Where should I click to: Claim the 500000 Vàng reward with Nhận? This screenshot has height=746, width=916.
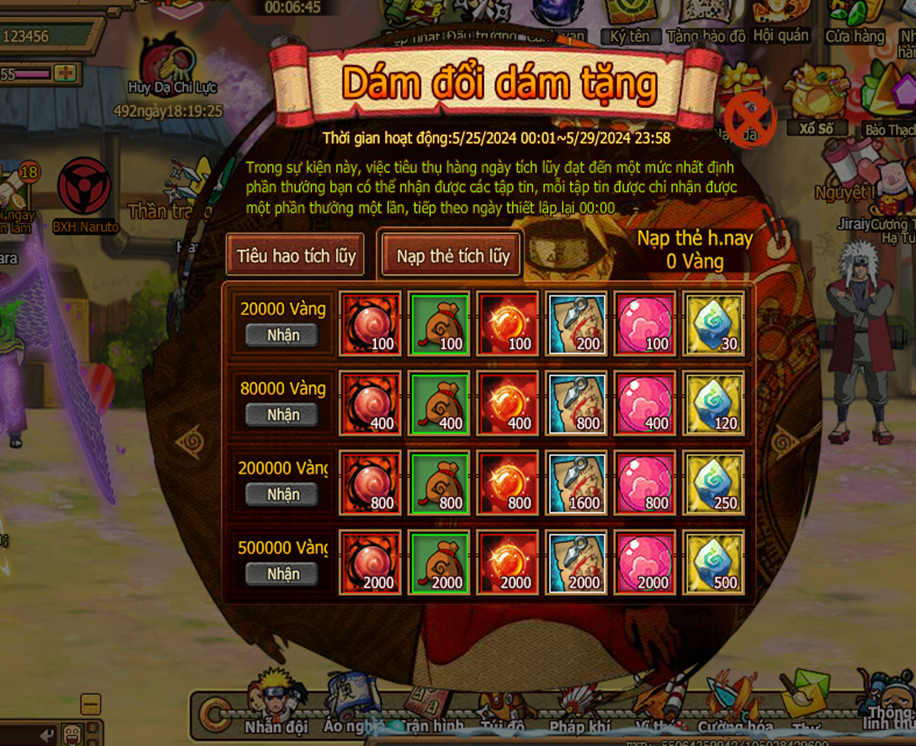point(283,574)
